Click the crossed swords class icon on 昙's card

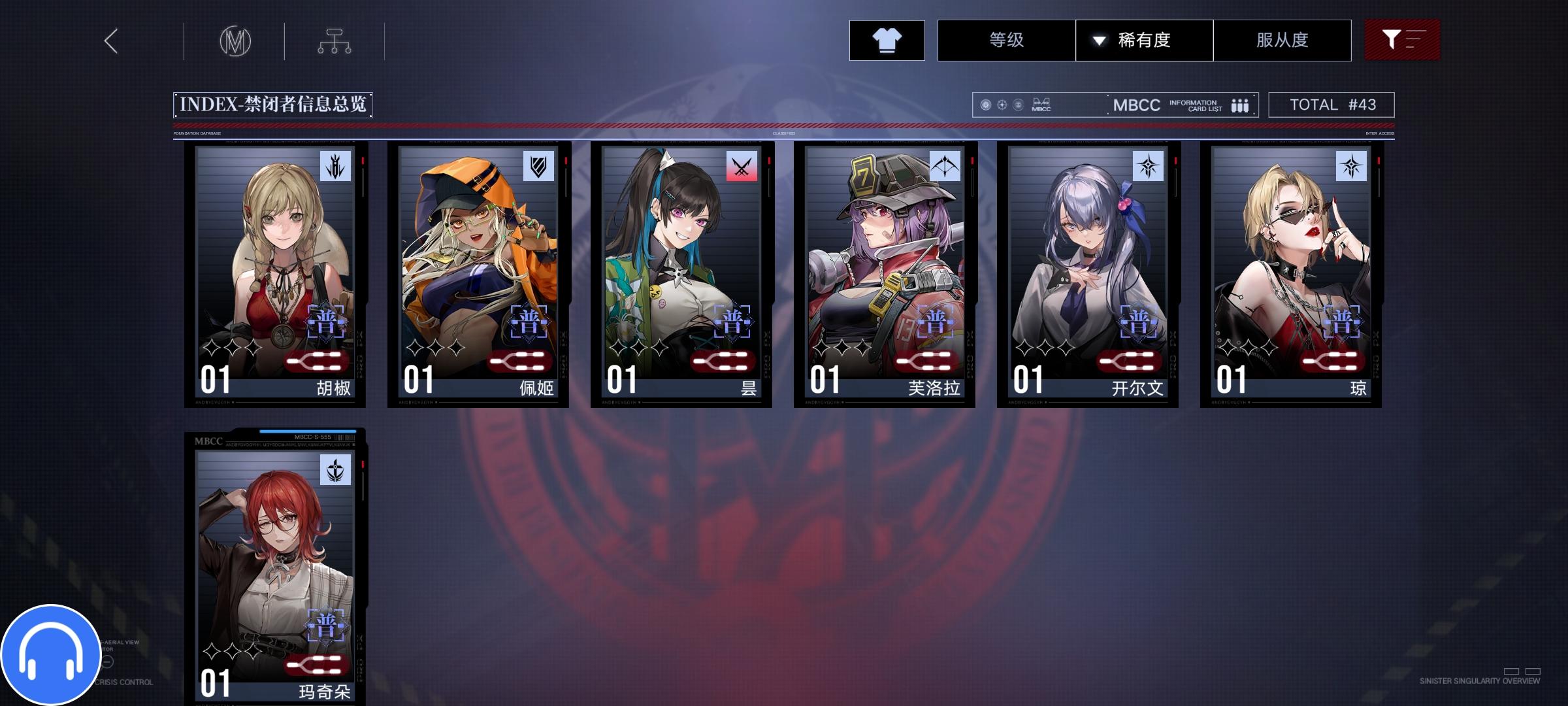pos(742,165)
